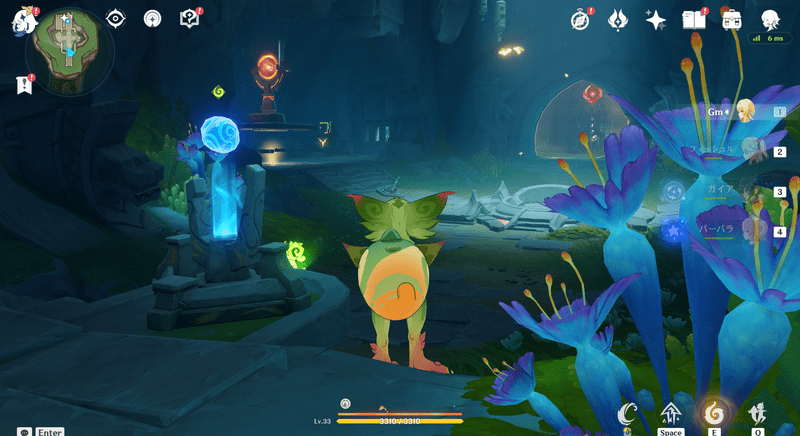This screenshot has height=436, width=800.
Task: Activate the glowing swirl skill
Action: 713,412
